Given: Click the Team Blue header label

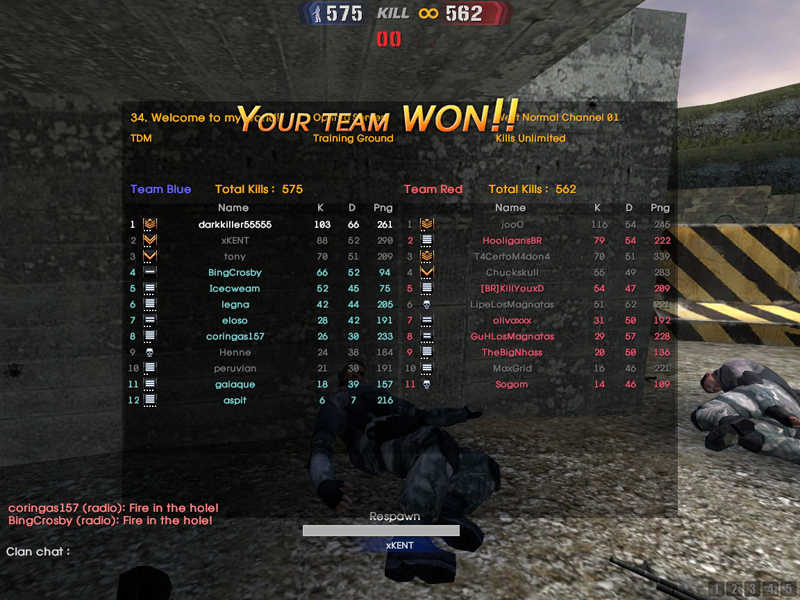Looking at the screenshot, I should [160, 189].
